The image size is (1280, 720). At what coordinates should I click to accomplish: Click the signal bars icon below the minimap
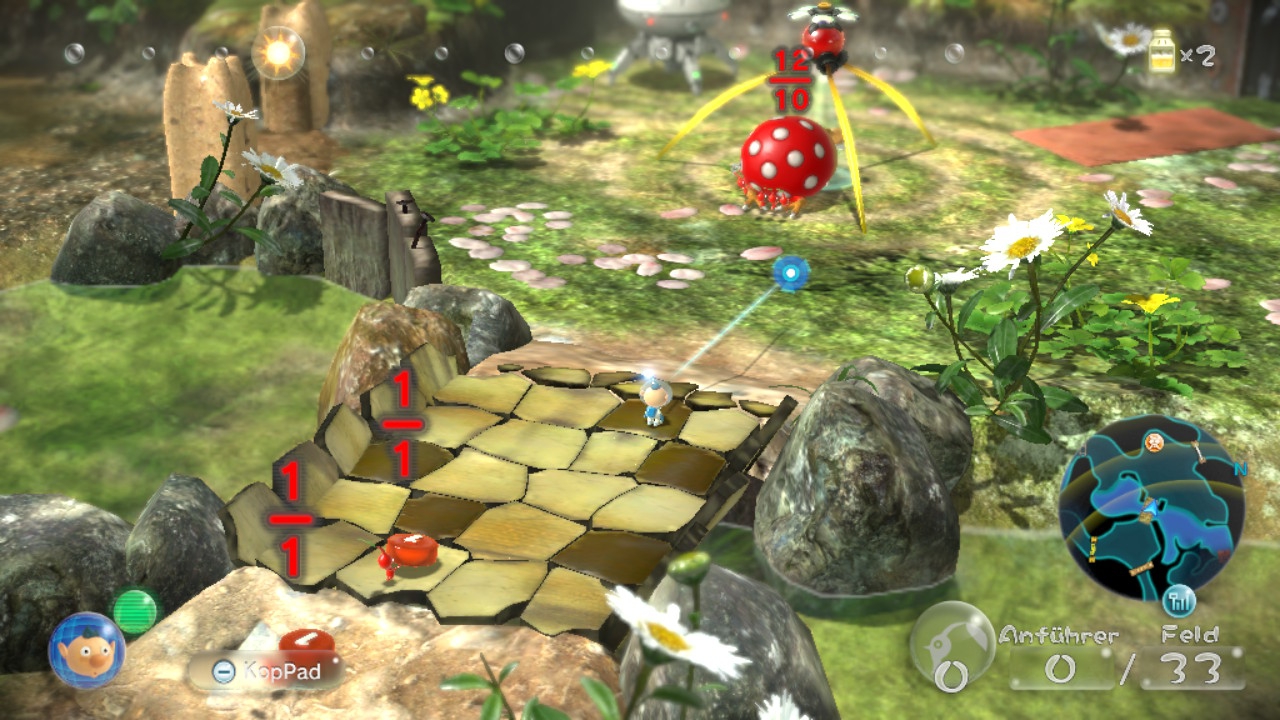coord(1180,601)
